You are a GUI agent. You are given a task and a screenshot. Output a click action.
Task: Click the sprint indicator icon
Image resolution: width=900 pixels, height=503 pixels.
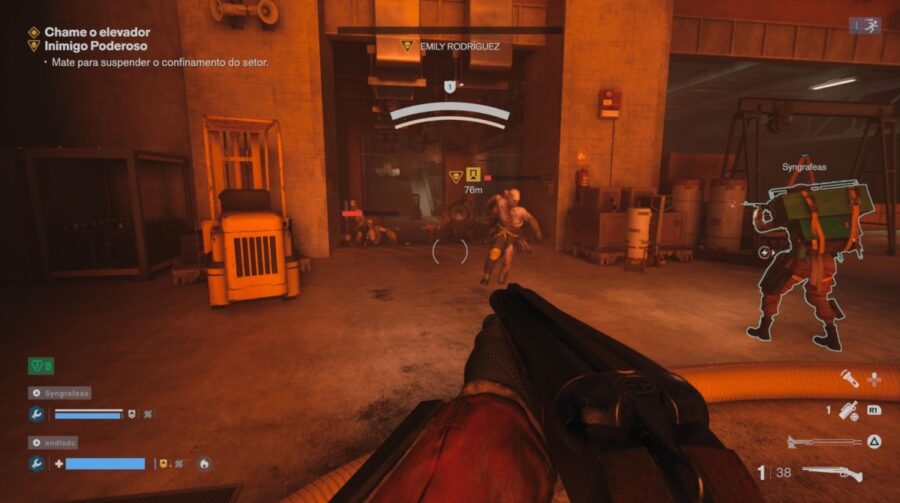click(865, 25)
